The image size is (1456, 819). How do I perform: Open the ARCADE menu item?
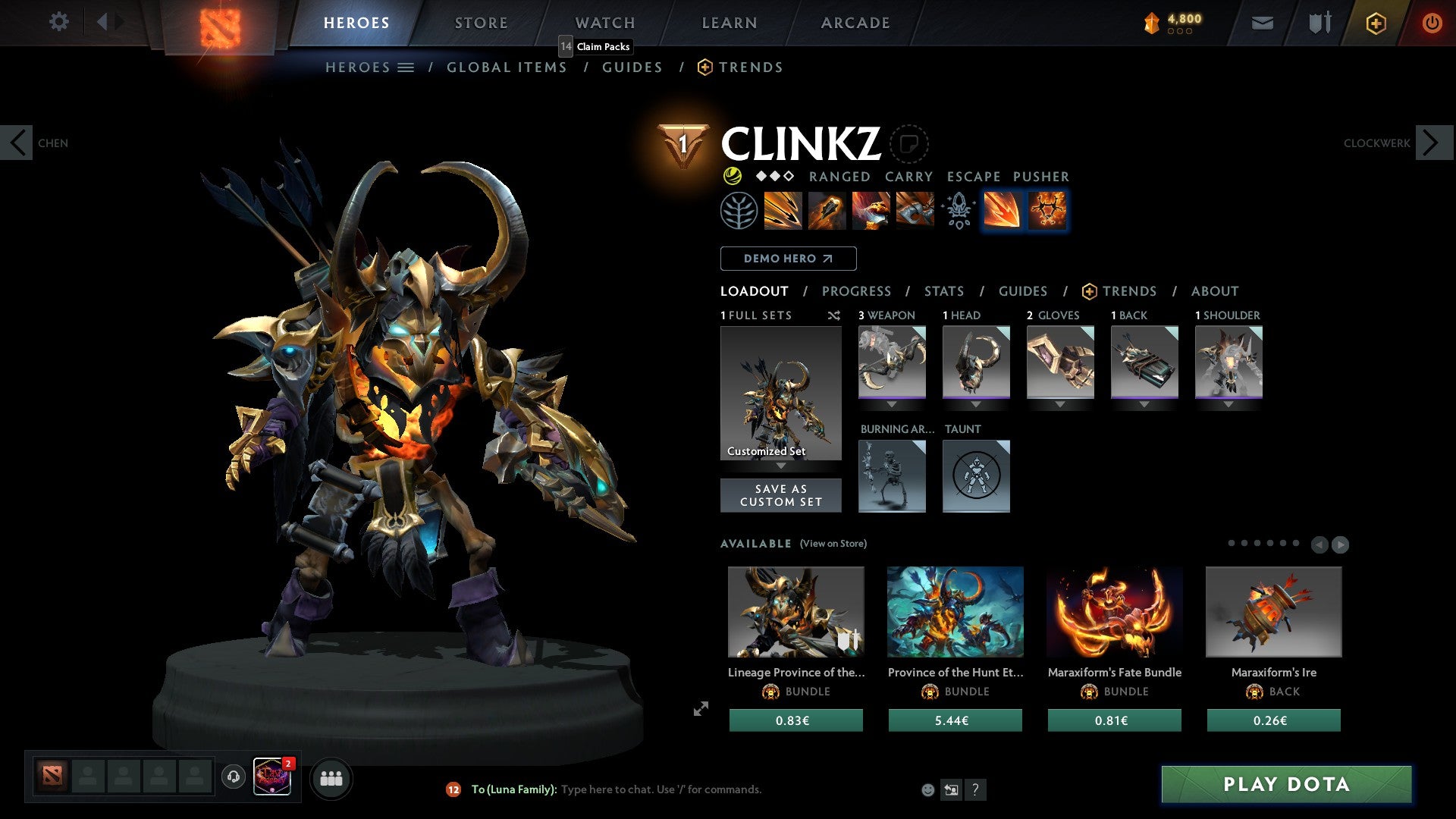[x=855, y=23]
